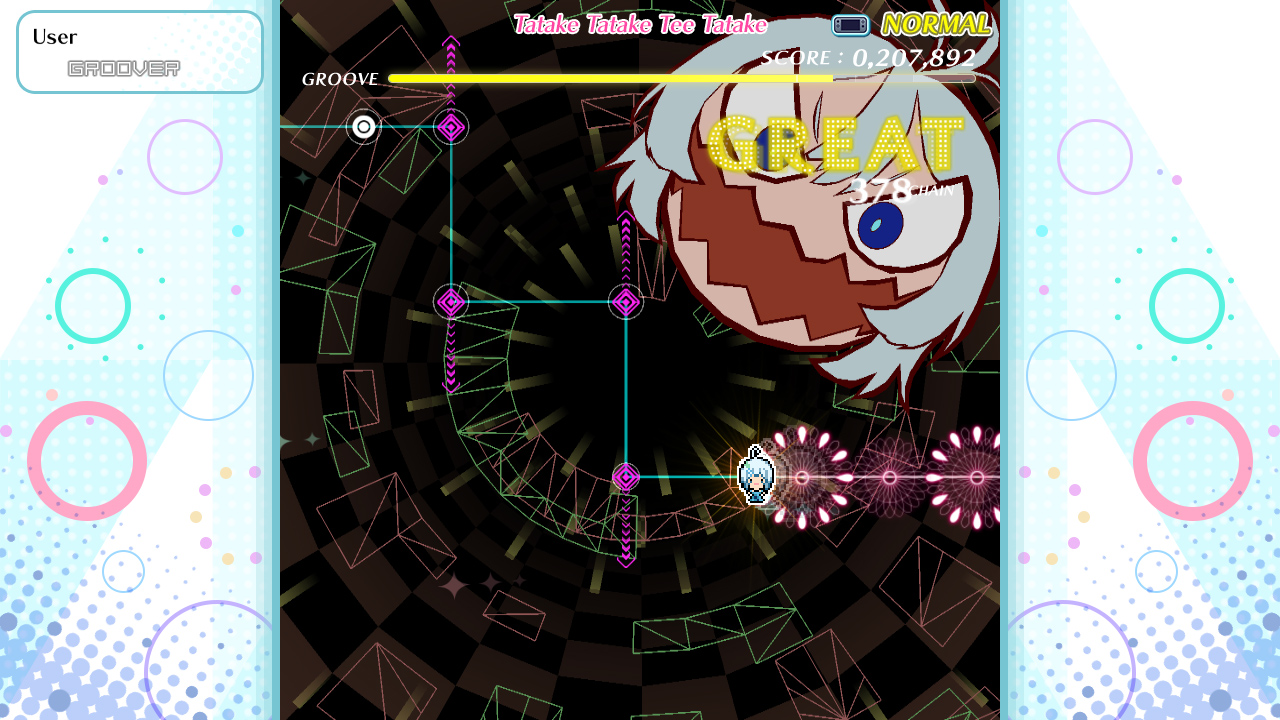
Task: Tap the pink diamond note near the GROOVE bar
Action: coord(450,129)
